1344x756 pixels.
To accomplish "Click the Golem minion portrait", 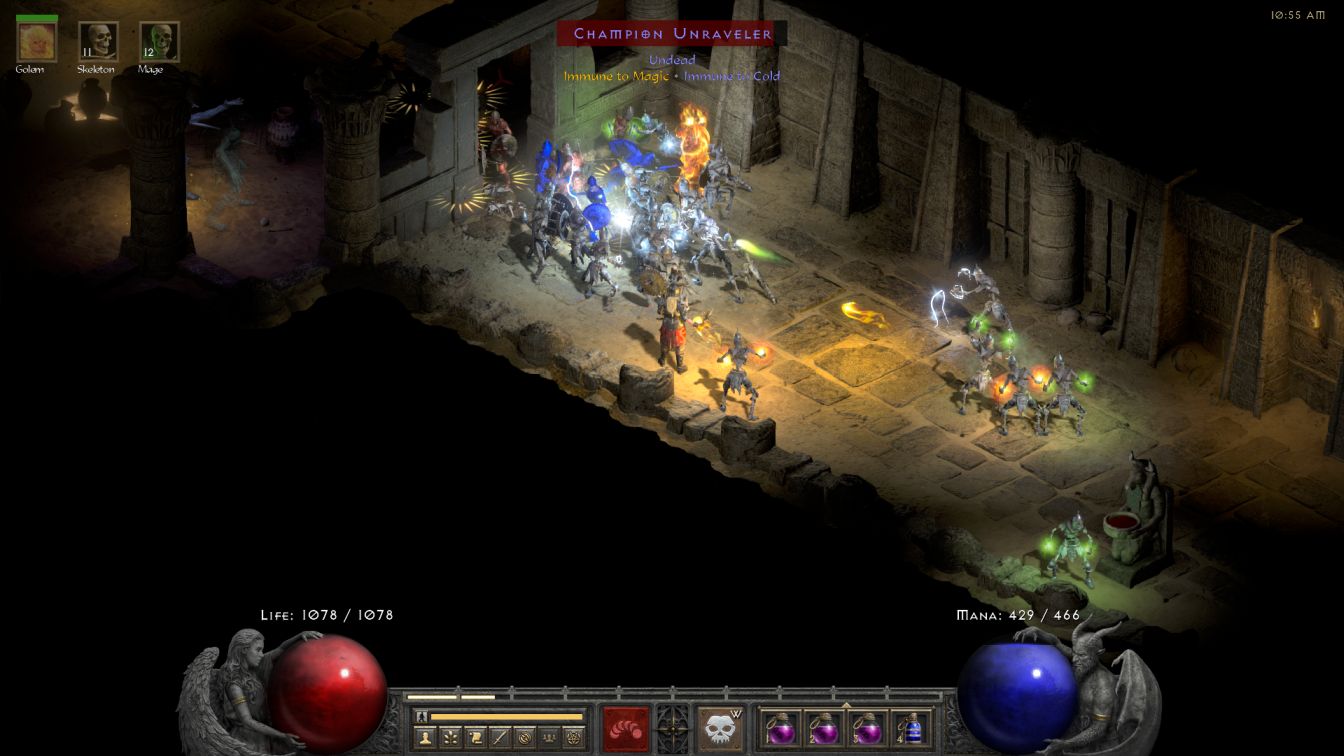I will pyautogui.click(x=37, y=42).
